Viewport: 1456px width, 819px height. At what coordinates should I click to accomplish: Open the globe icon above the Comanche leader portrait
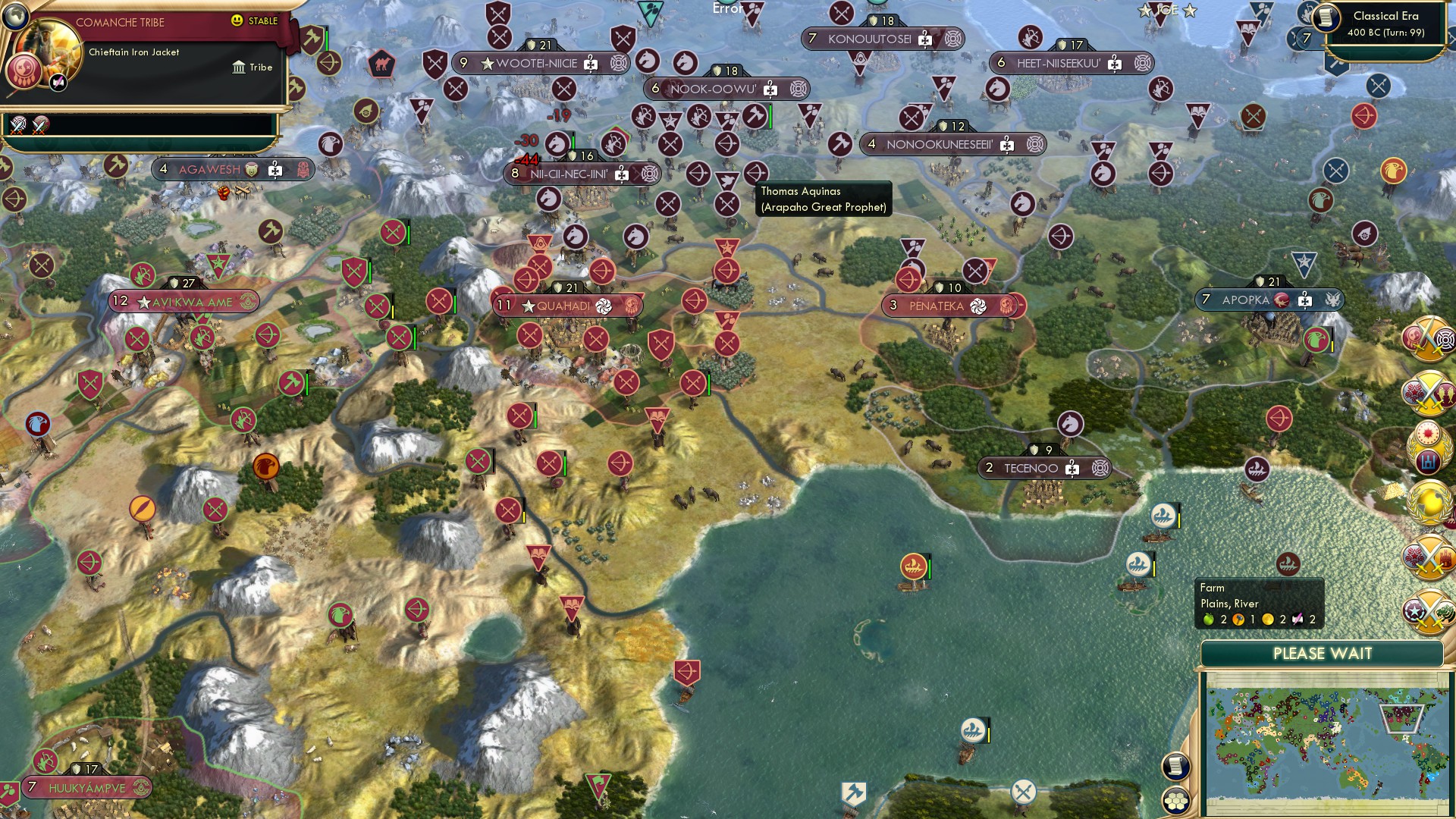[16, 17]
